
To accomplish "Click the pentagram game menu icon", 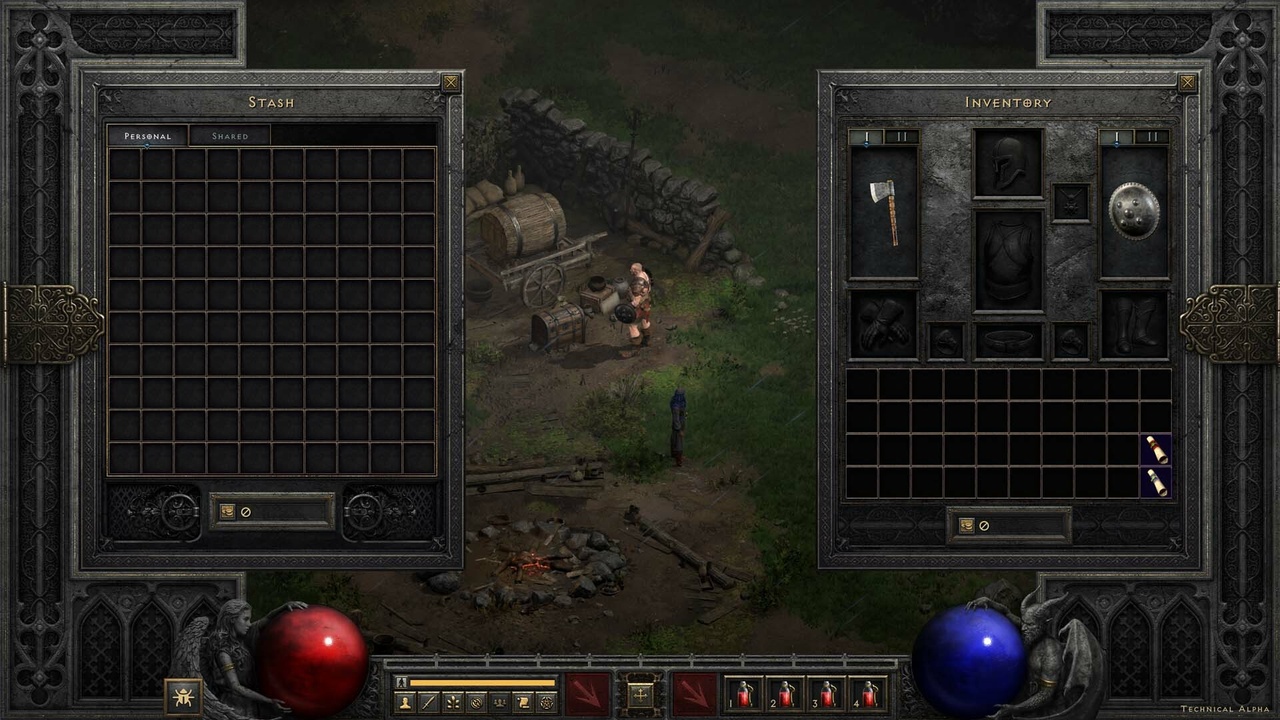I will coord(547,703).
